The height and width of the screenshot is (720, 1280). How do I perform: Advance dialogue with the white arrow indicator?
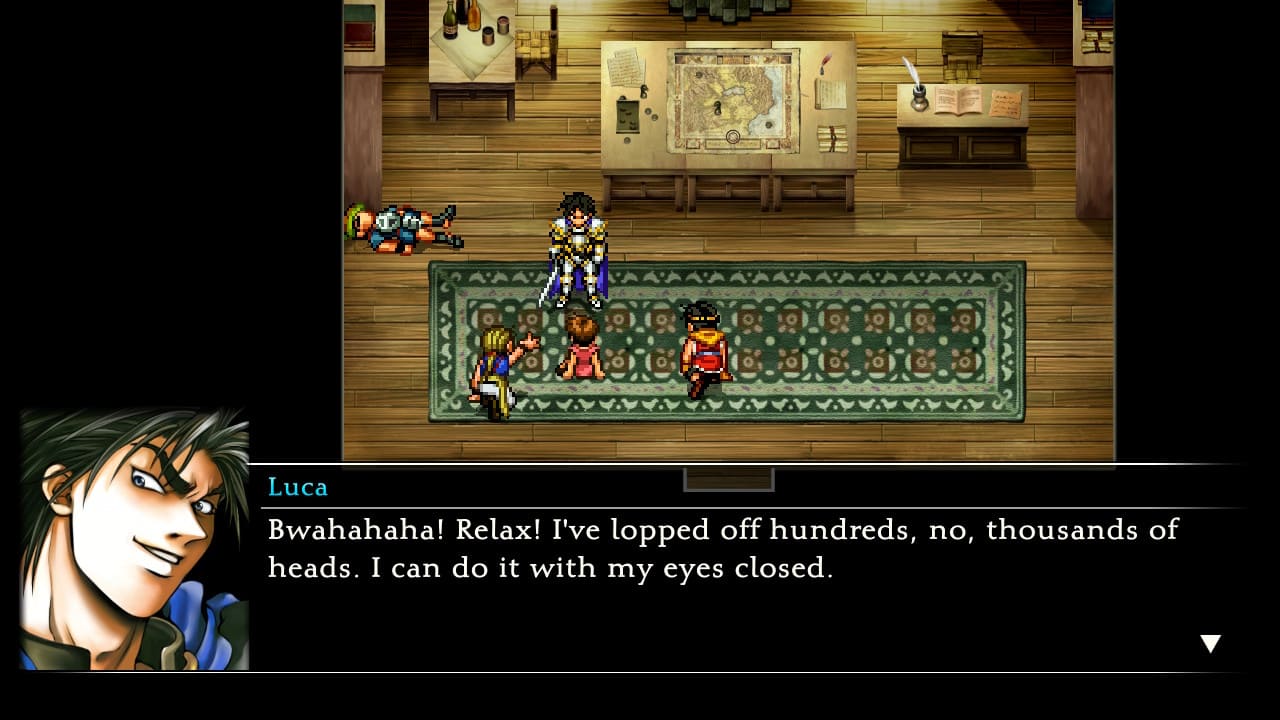tap(1210, 644)
